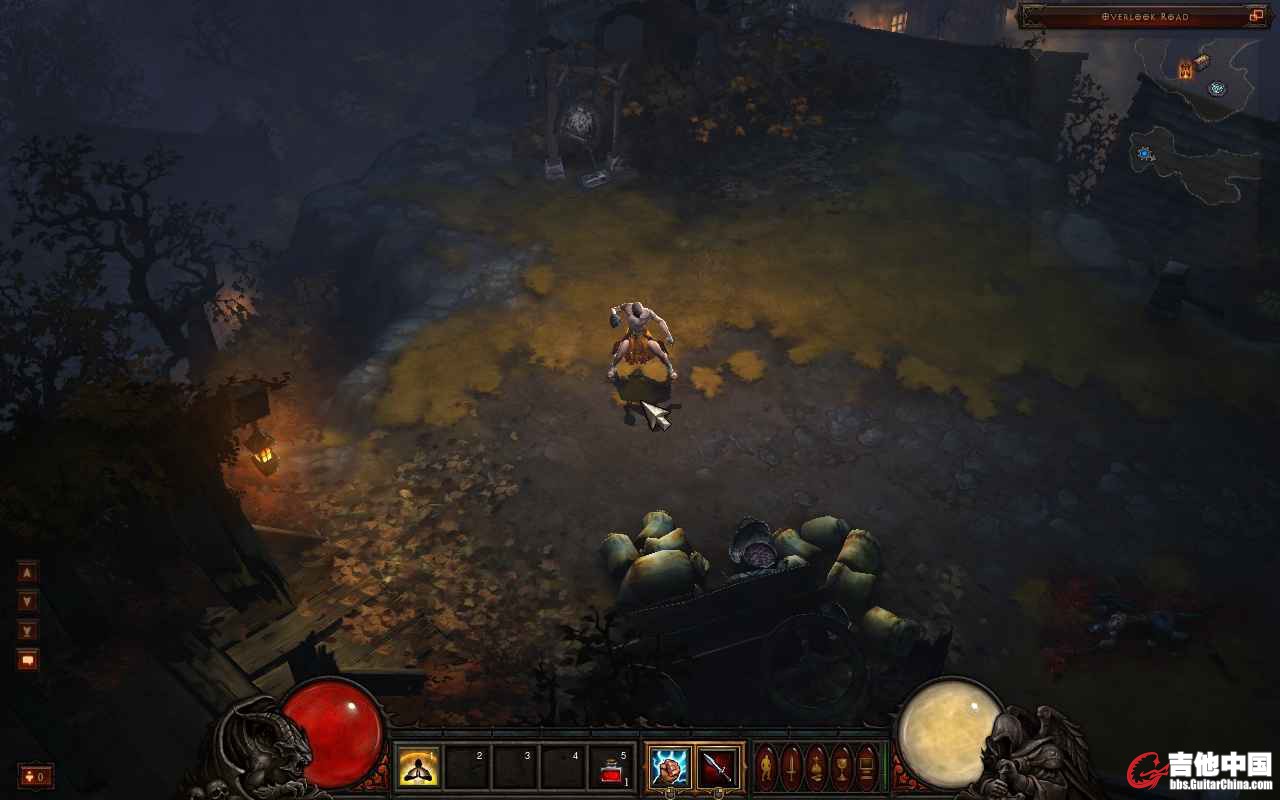
Task: Activate the praying monk skill in slot 1
Action: pyautogui.click(x=419, y=768)
